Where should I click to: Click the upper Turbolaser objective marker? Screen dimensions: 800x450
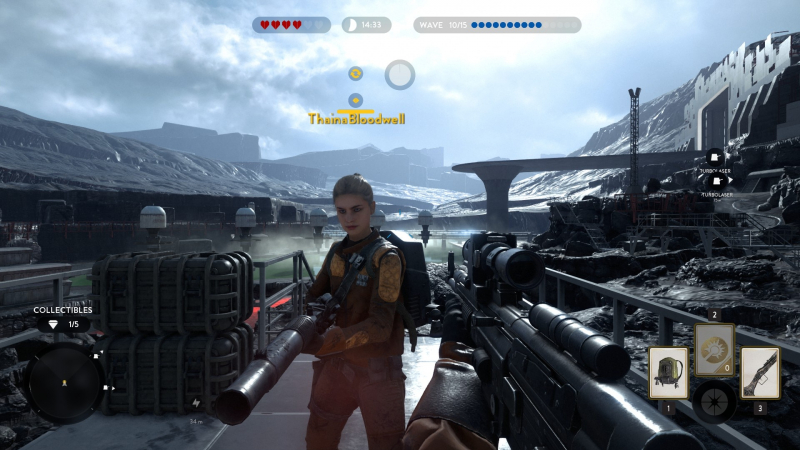pos(715,157)
